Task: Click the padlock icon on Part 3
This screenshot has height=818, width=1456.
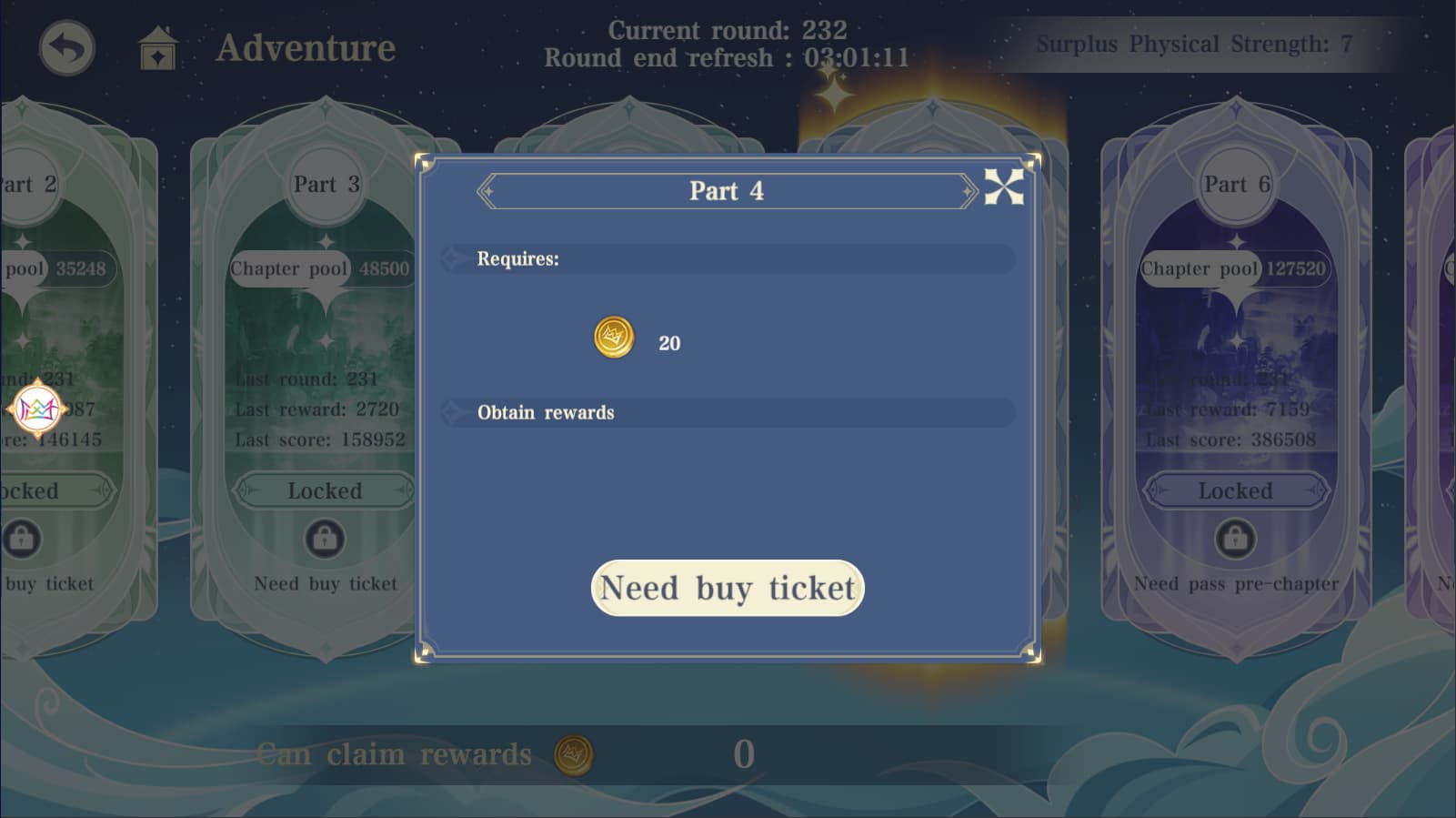Action: pos(325,540)
